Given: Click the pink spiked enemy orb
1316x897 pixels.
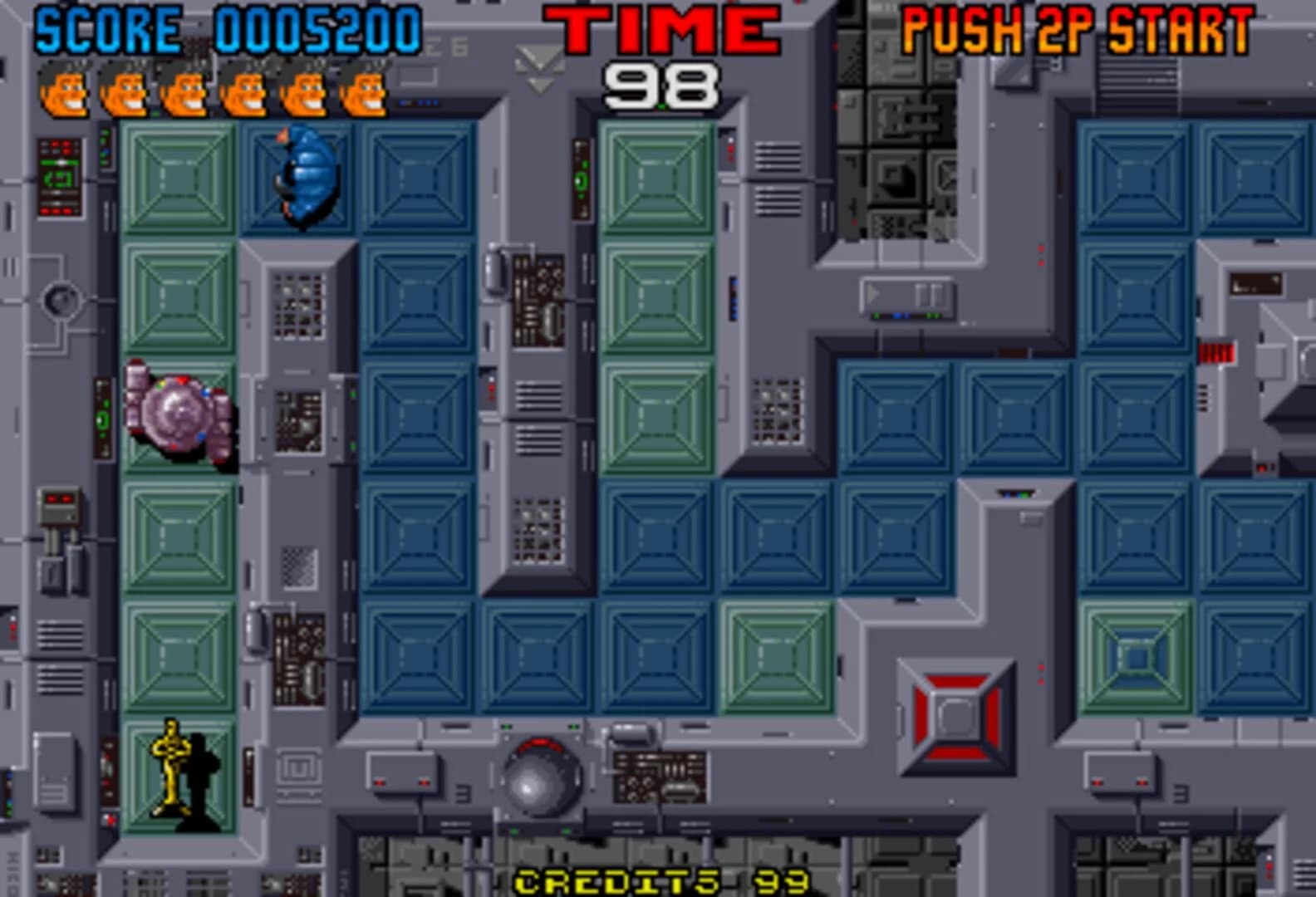Looking at the screenshot, I should (177, 409).
